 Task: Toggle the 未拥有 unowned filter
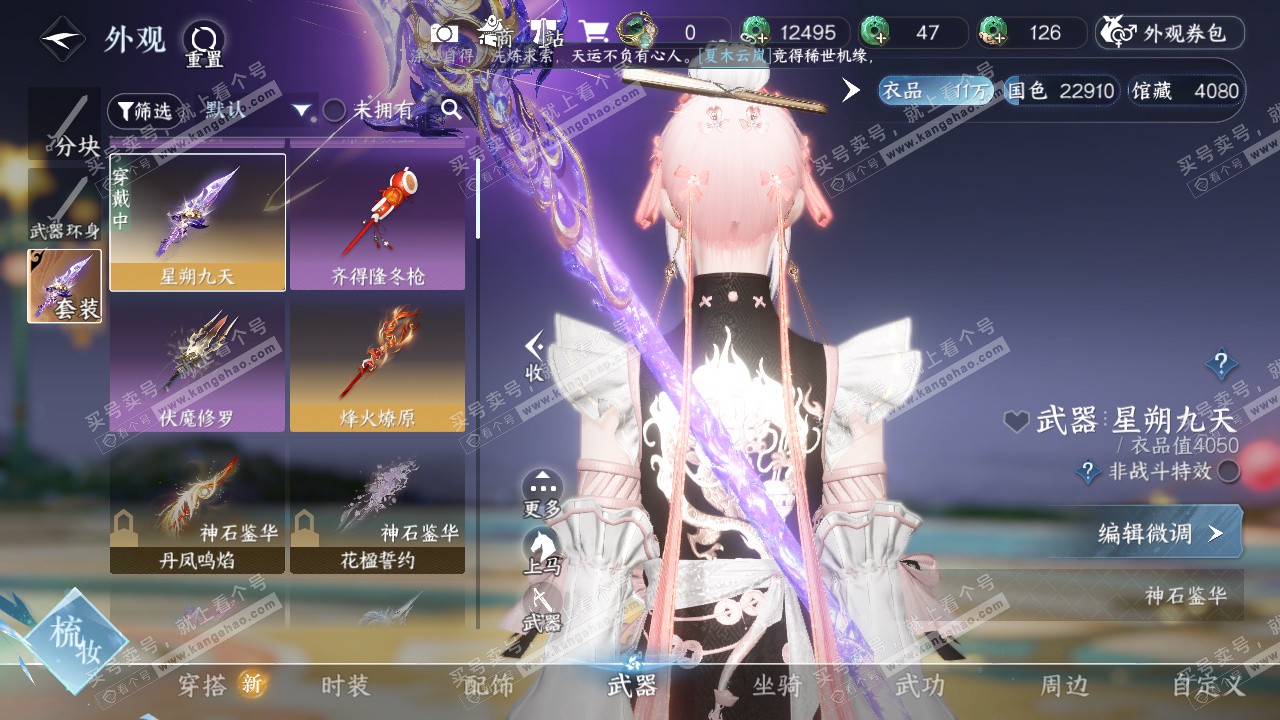335,111
